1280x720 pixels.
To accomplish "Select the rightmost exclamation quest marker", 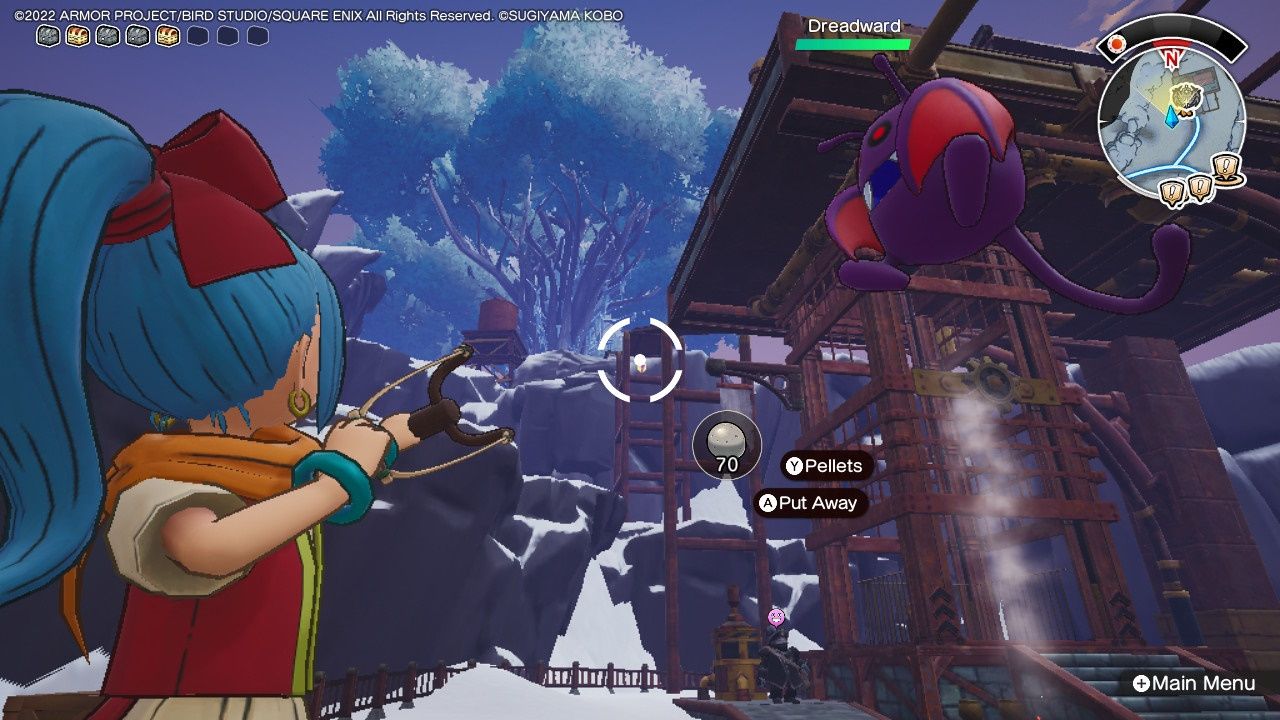I will click(x=1225, y=166).
